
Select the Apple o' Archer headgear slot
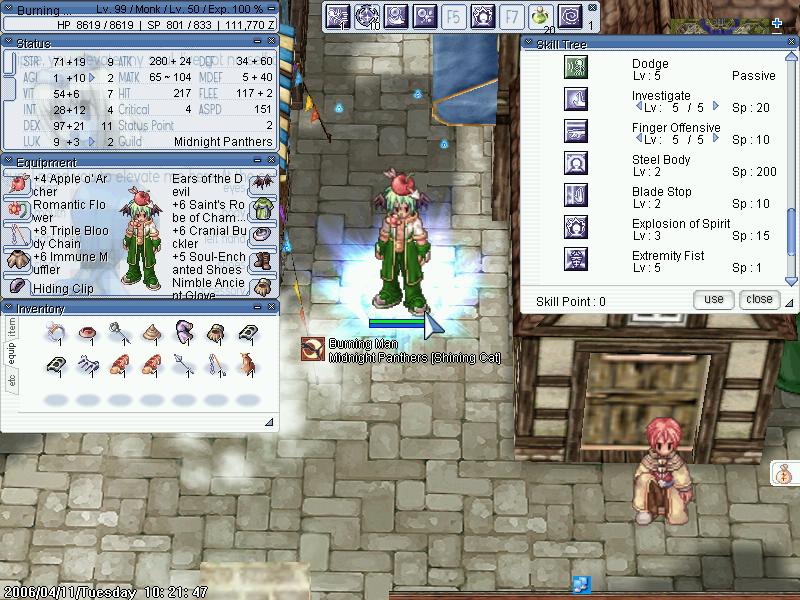pyautogui.click(x=17, y=181)
